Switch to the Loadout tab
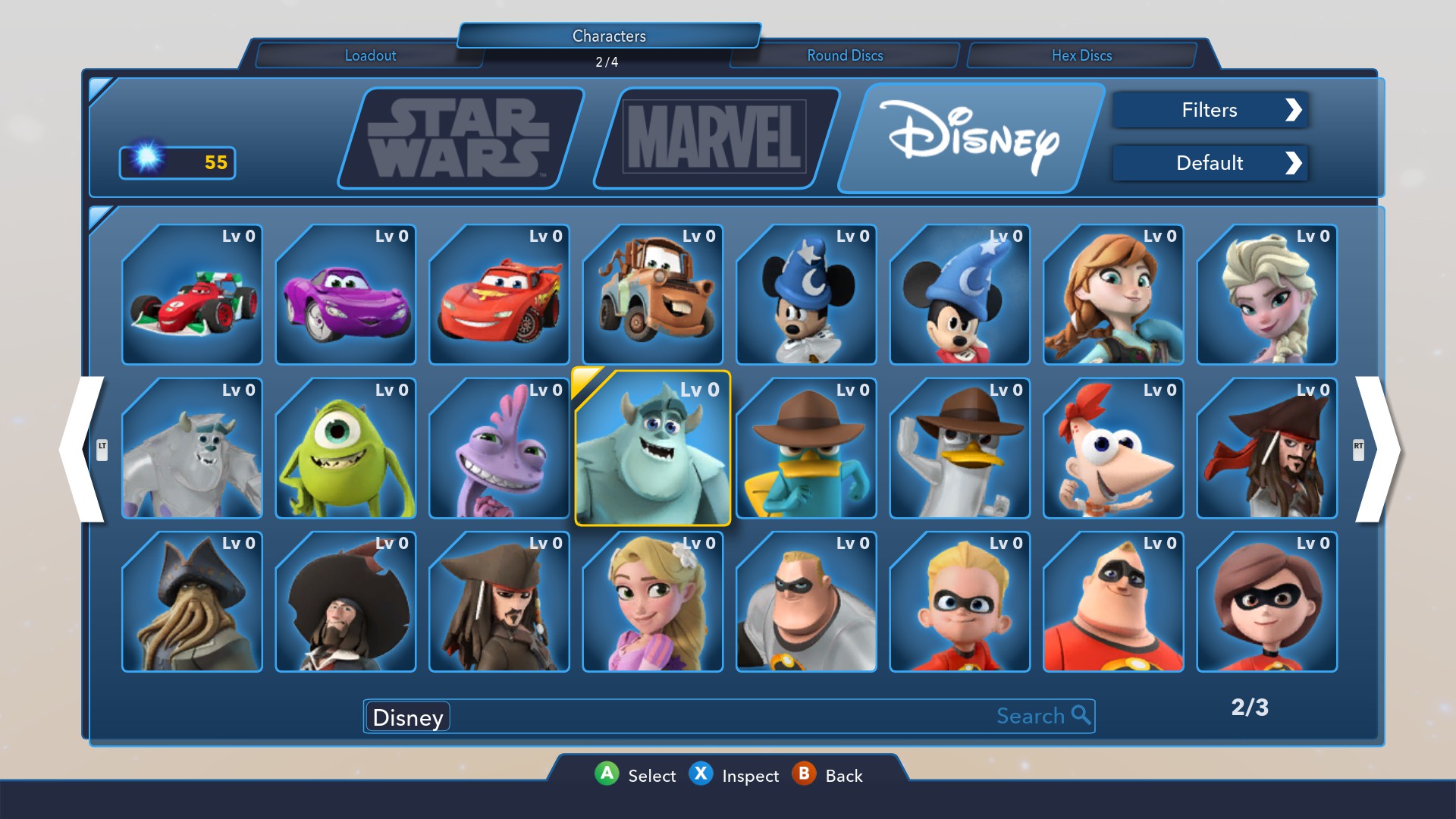The height and width of the screenshot is (819, 1456). tap(370, 55)
